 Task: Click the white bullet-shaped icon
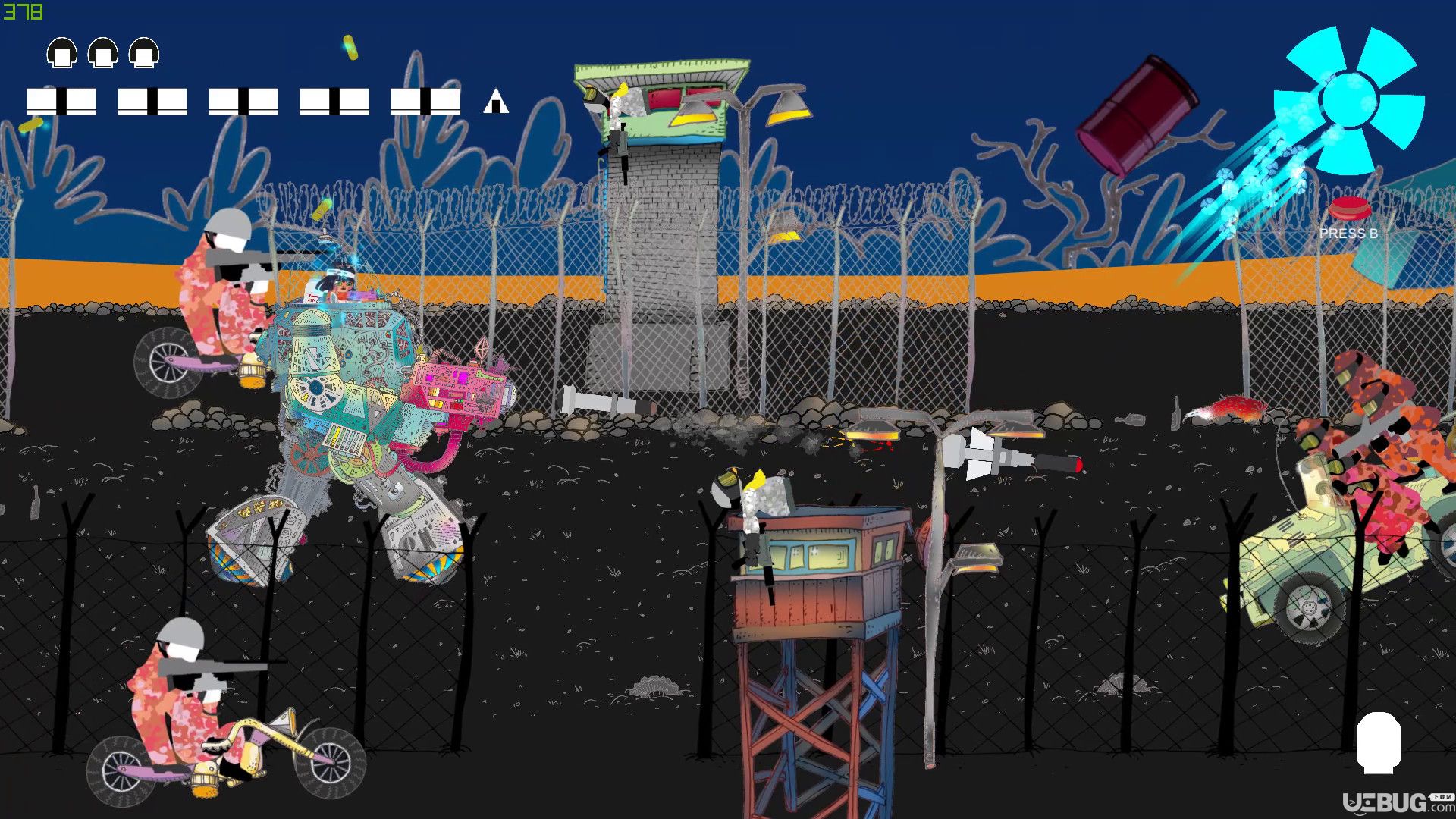point(1378,742)
